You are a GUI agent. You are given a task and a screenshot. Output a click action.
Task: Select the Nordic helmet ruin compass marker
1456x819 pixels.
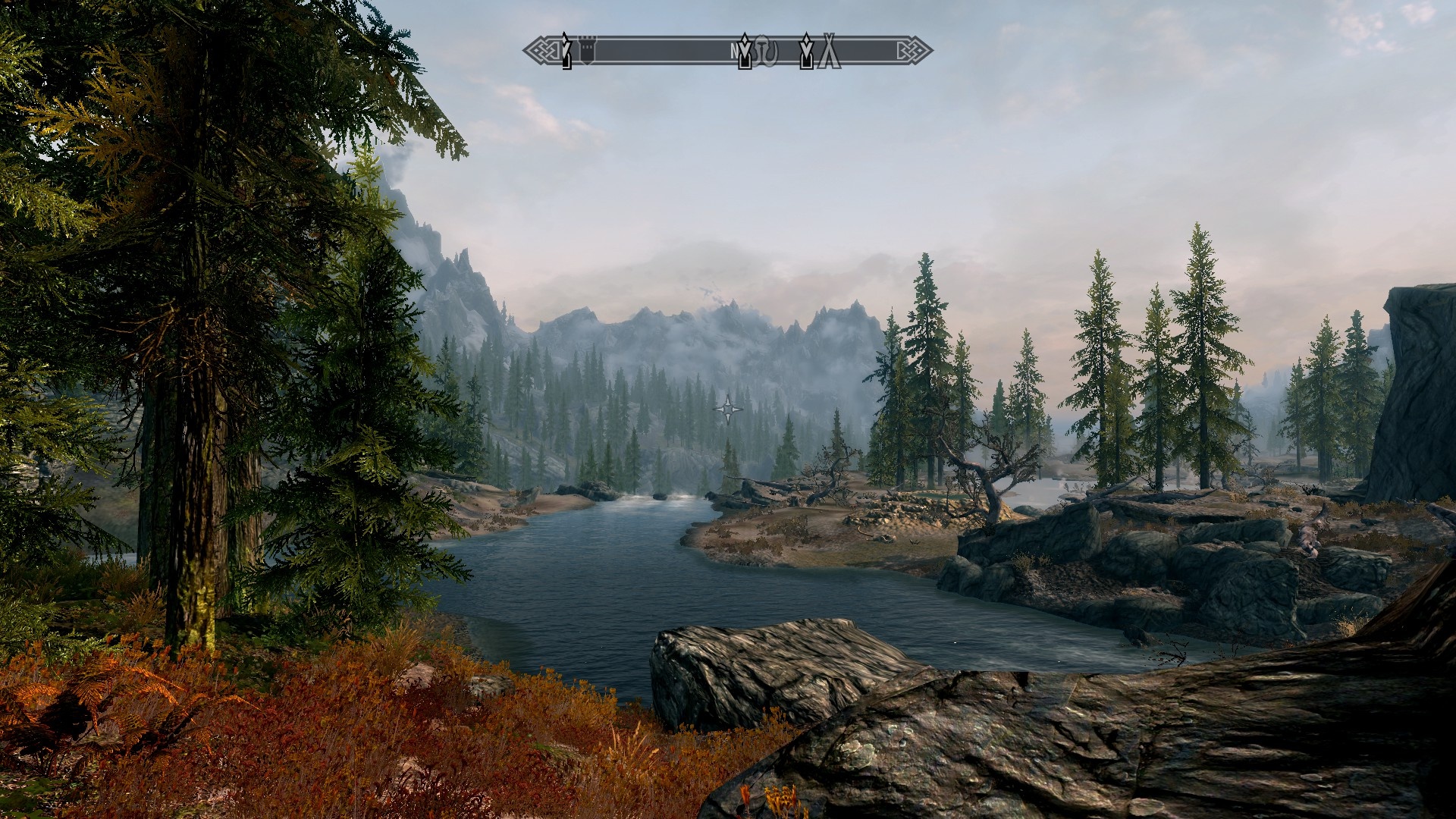pos(767,52)
